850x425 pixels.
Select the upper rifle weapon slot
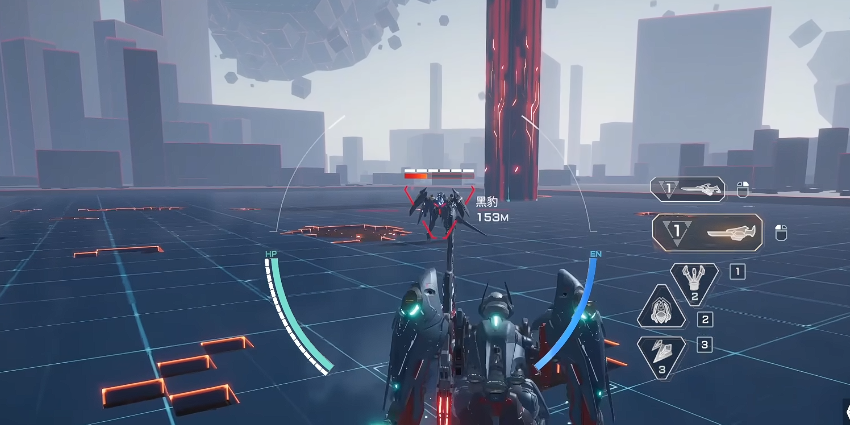(x=688, y=189)
